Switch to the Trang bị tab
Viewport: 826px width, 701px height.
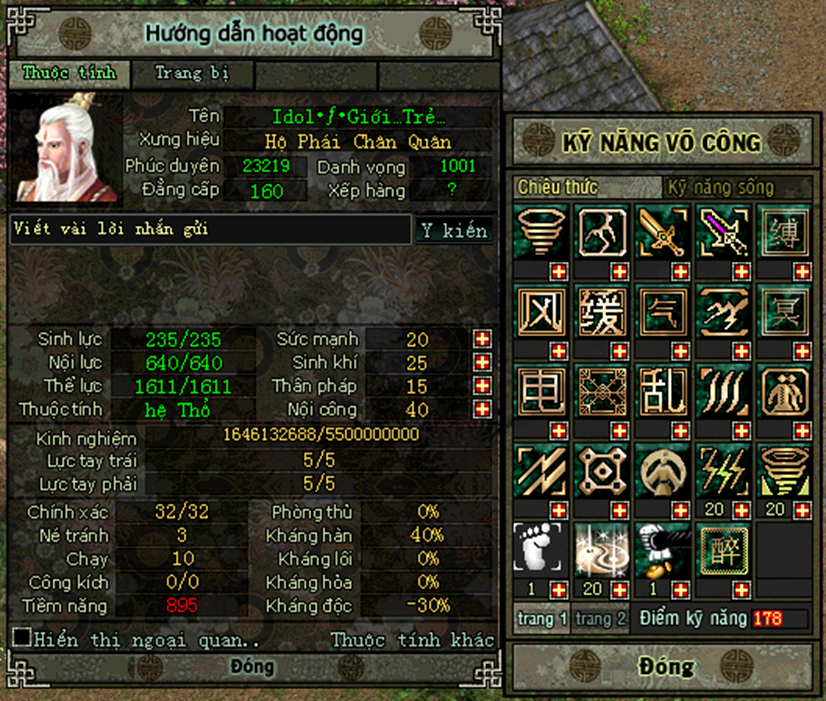[x=192, y=73]
